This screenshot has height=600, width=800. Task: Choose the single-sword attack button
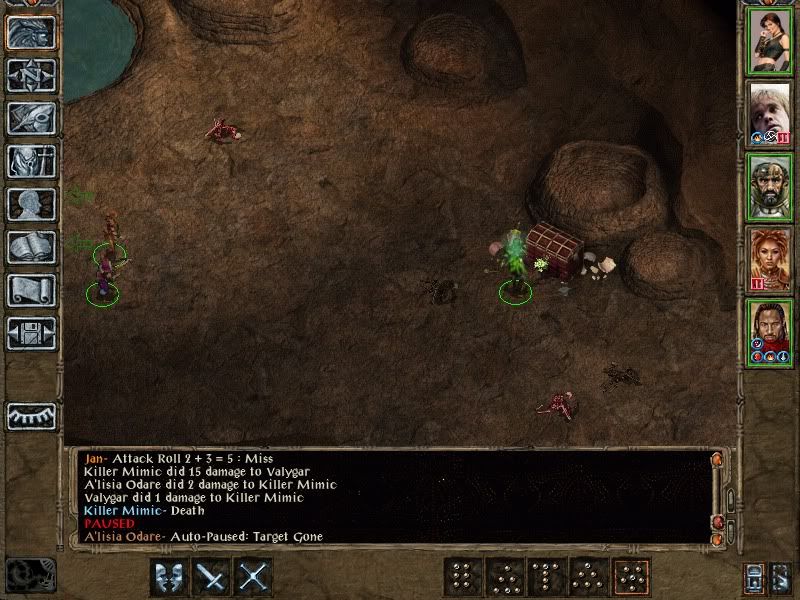(x=212, y=577)
